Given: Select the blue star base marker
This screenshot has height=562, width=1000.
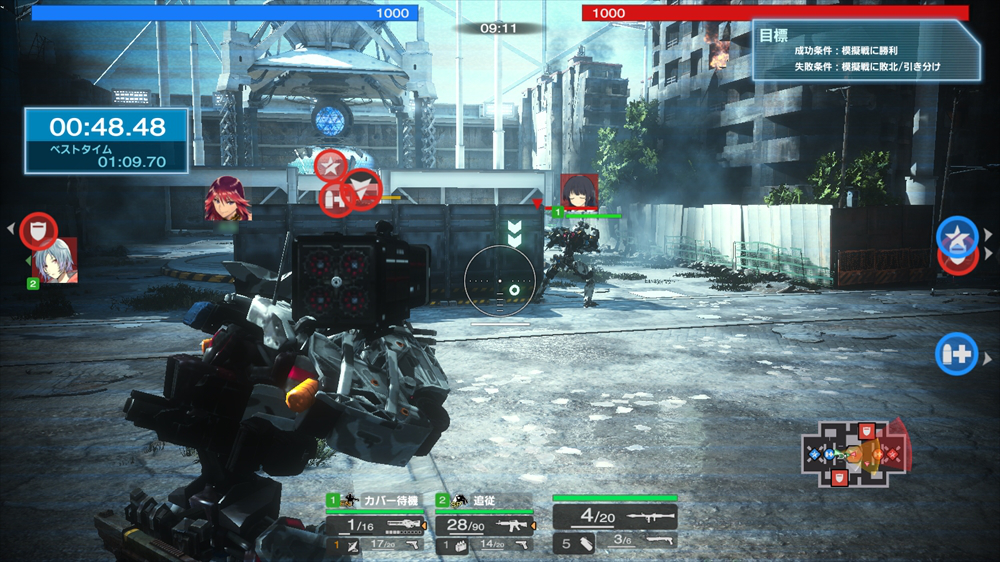Looking at the screenshot, I should pos(956,236).
